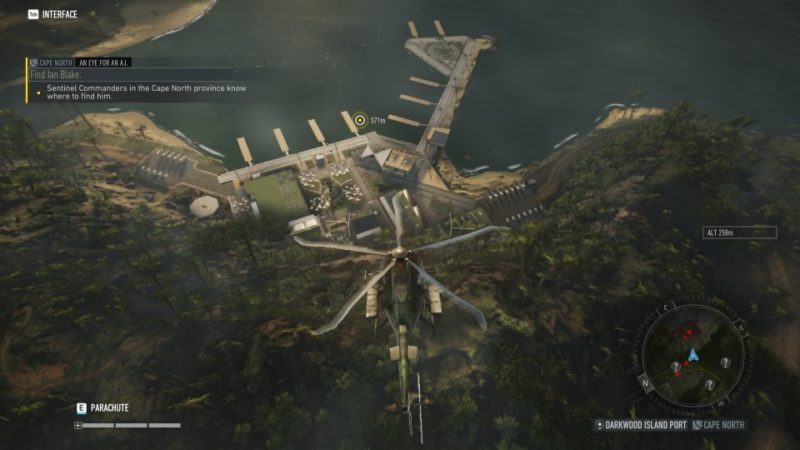Open the Interface label in the top corner
Image resolution: width=800 pixels, height=450 pixels.
coord(59,14)
